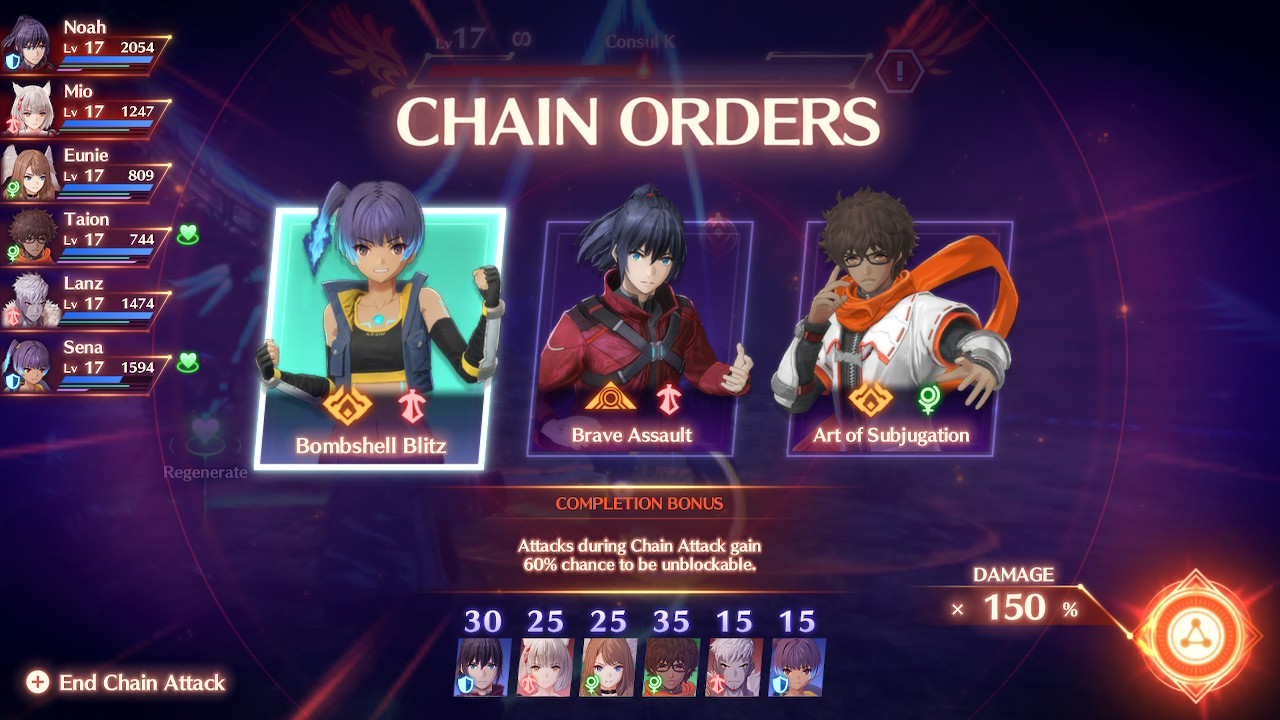The height and width of the screenshot is (720, 1280).
Task: Select Lanz's 15-point portrait thumbnail
Action: pos(734,667)
